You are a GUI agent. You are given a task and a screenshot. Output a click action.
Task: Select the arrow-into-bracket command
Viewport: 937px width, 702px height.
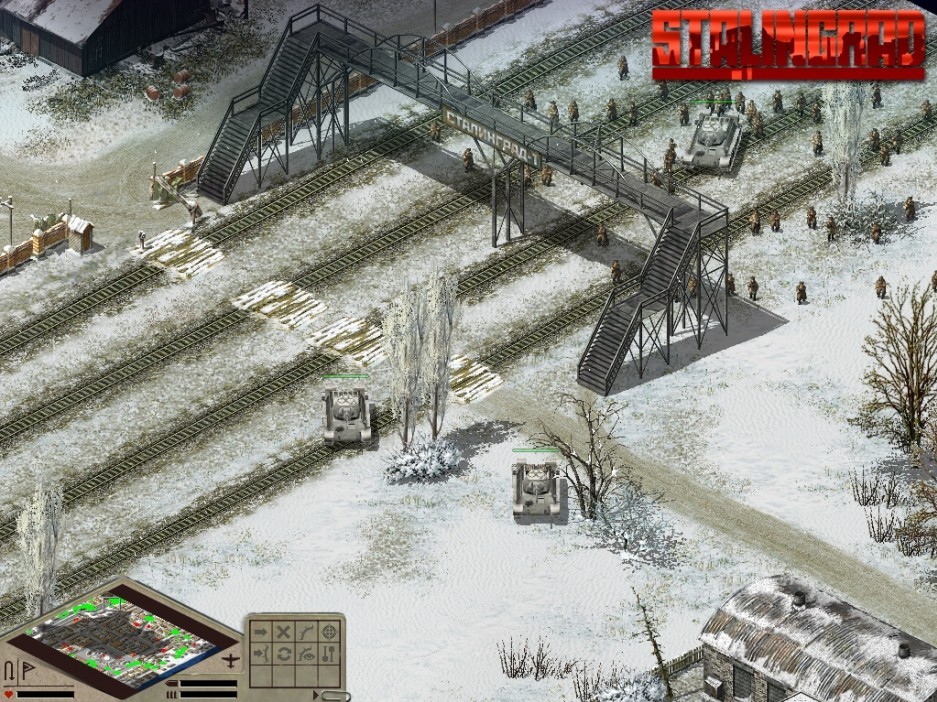click(x=261, y=655)
